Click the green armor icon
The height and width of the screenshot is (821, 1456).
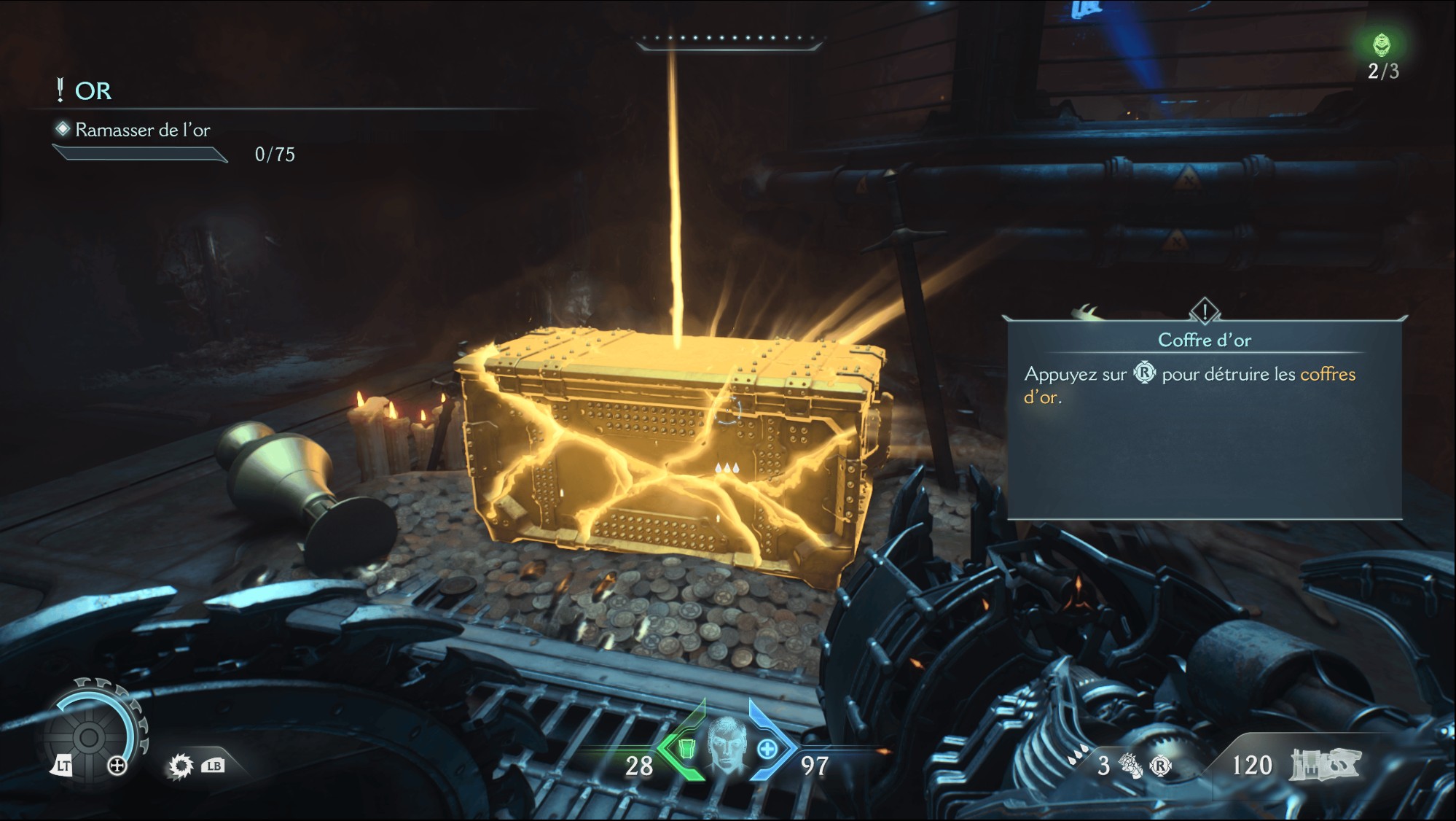[x=686, y=749]
